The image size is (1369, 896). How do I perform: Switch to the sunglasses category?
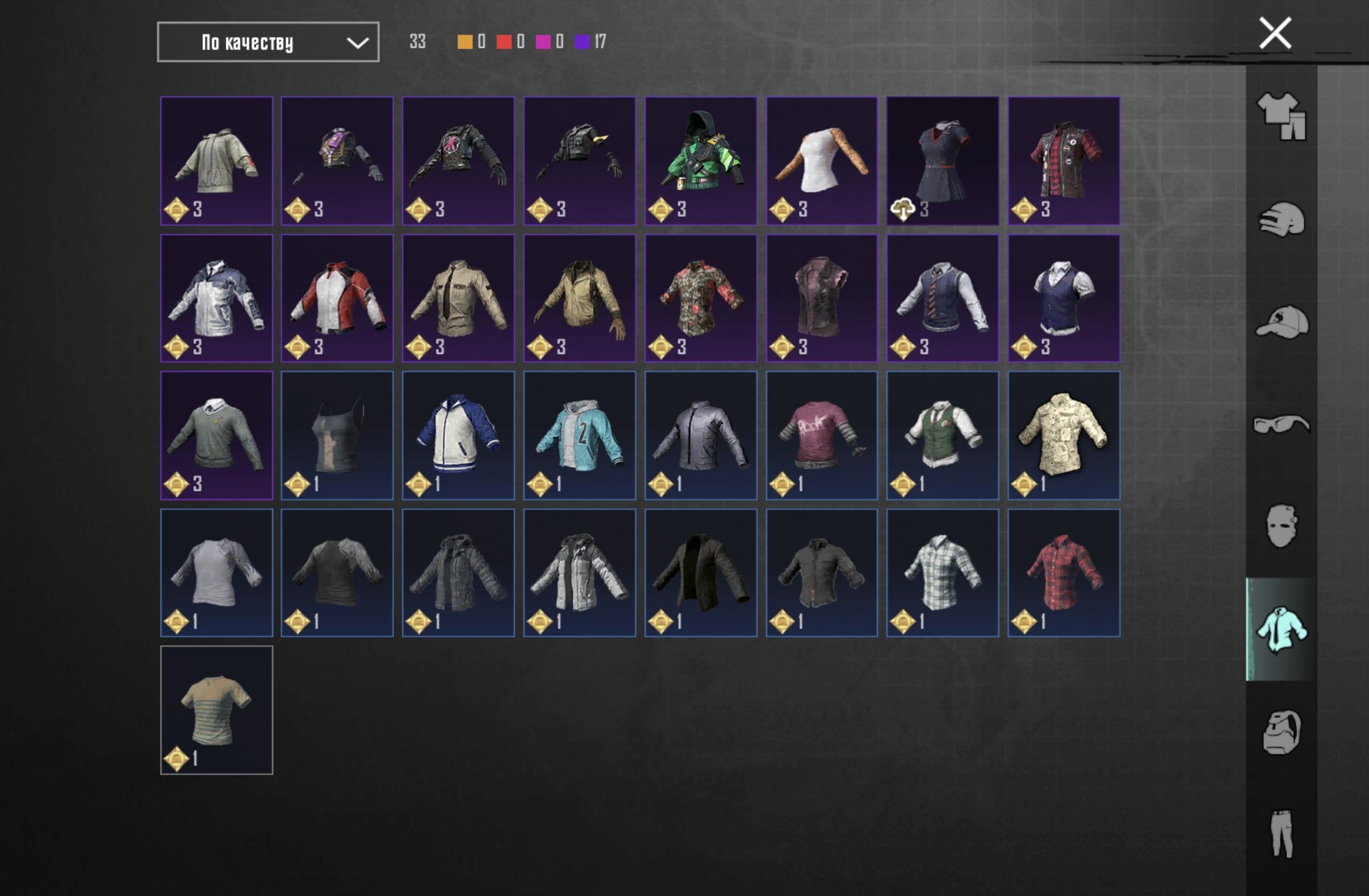pyautogui.click(x=1281, y=425)
